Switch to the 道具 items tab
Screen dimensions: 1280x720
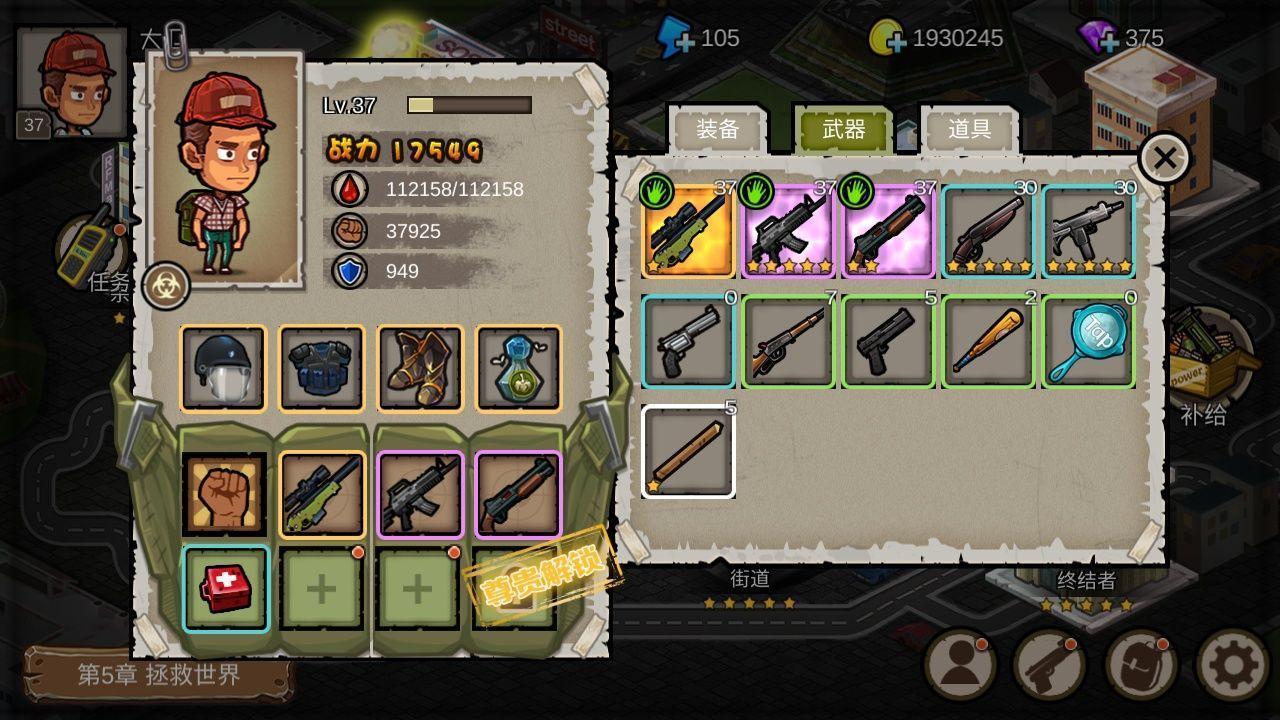click(x=969, y=129)
